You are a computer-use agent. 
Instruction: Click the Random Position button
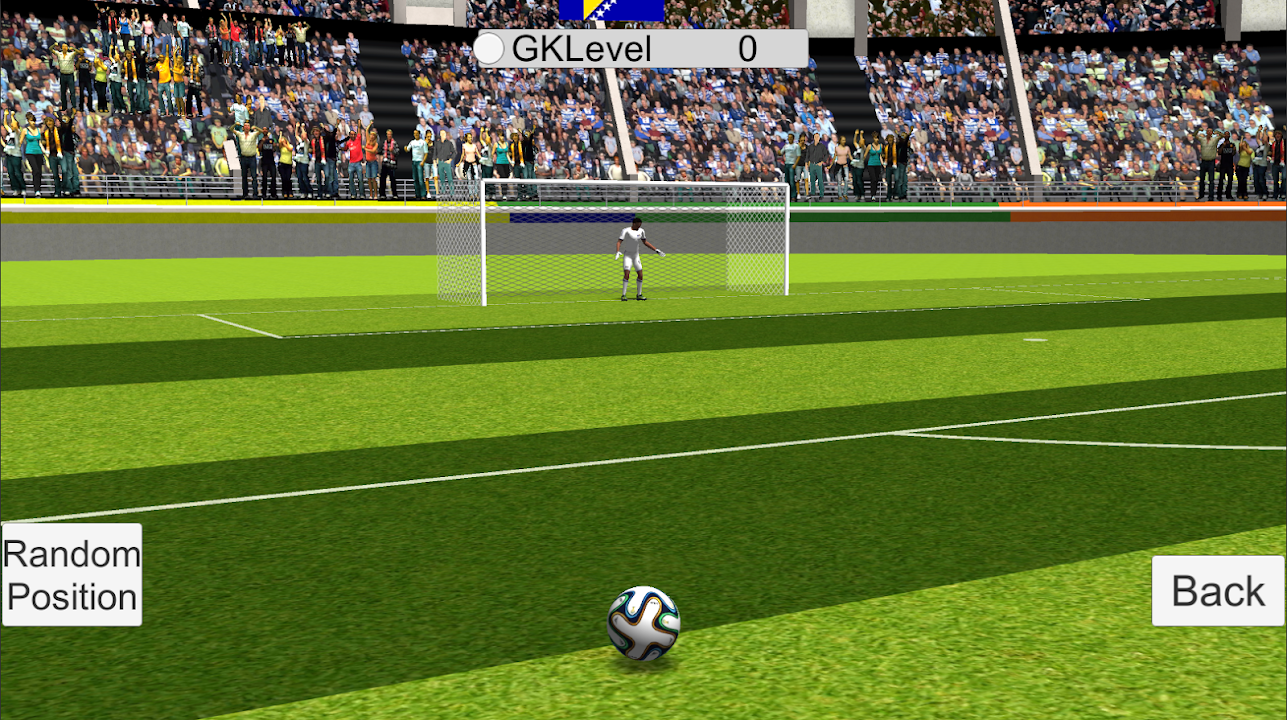point(72,575)
